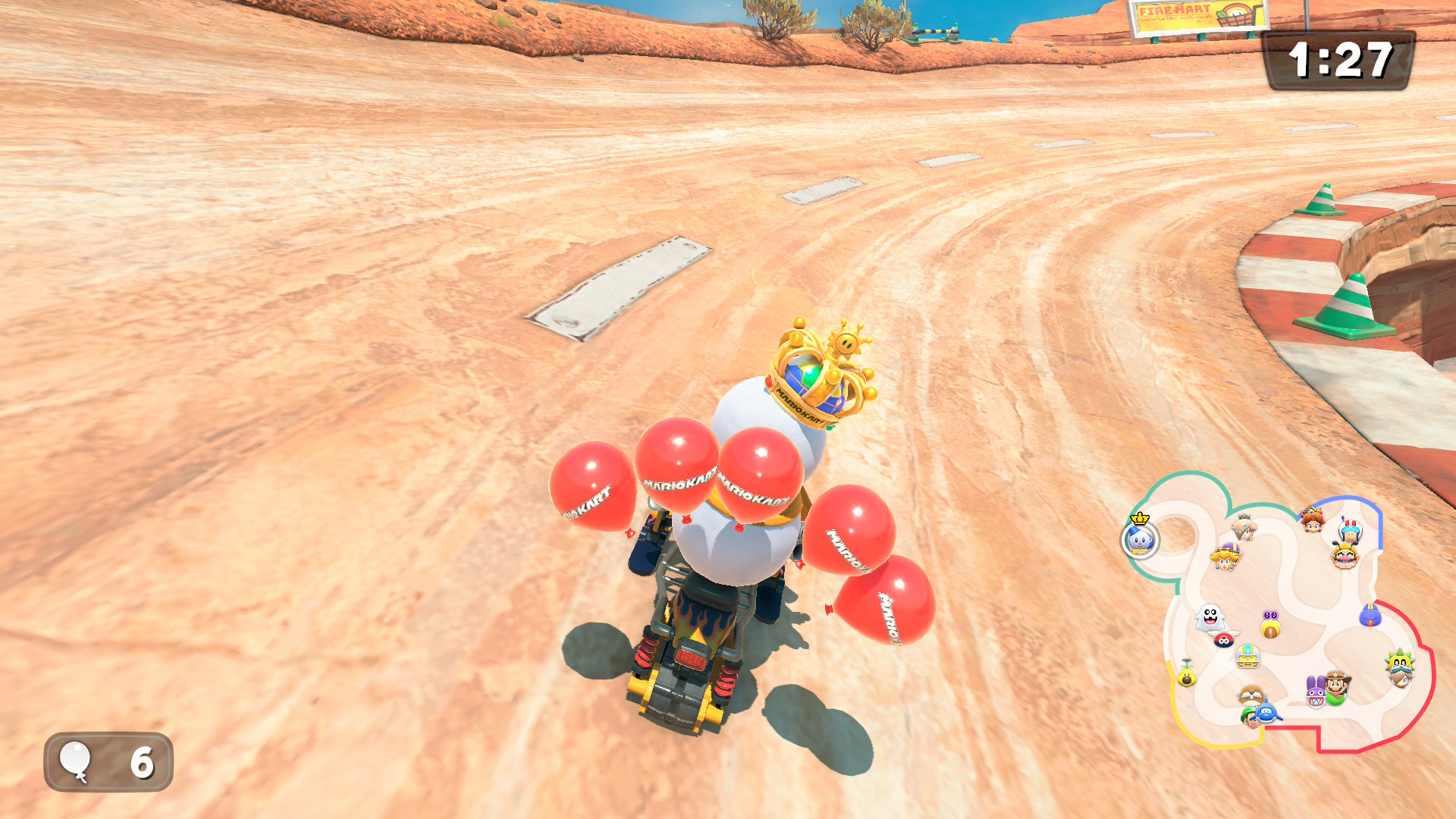Pick Peach's marker on the minimap
The width and height of the screenshot is (1456, 819).
[1225, 557]
